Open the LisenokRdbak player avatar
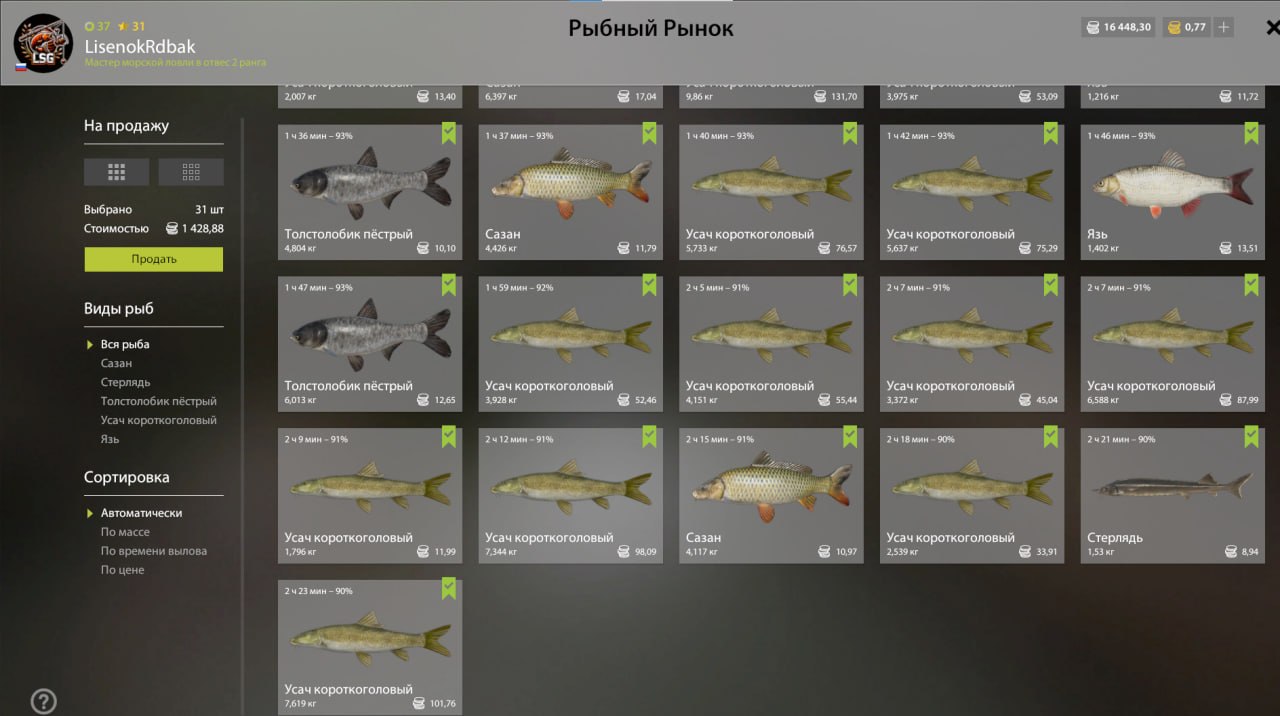1280x716 pixels. pos(43,43)
